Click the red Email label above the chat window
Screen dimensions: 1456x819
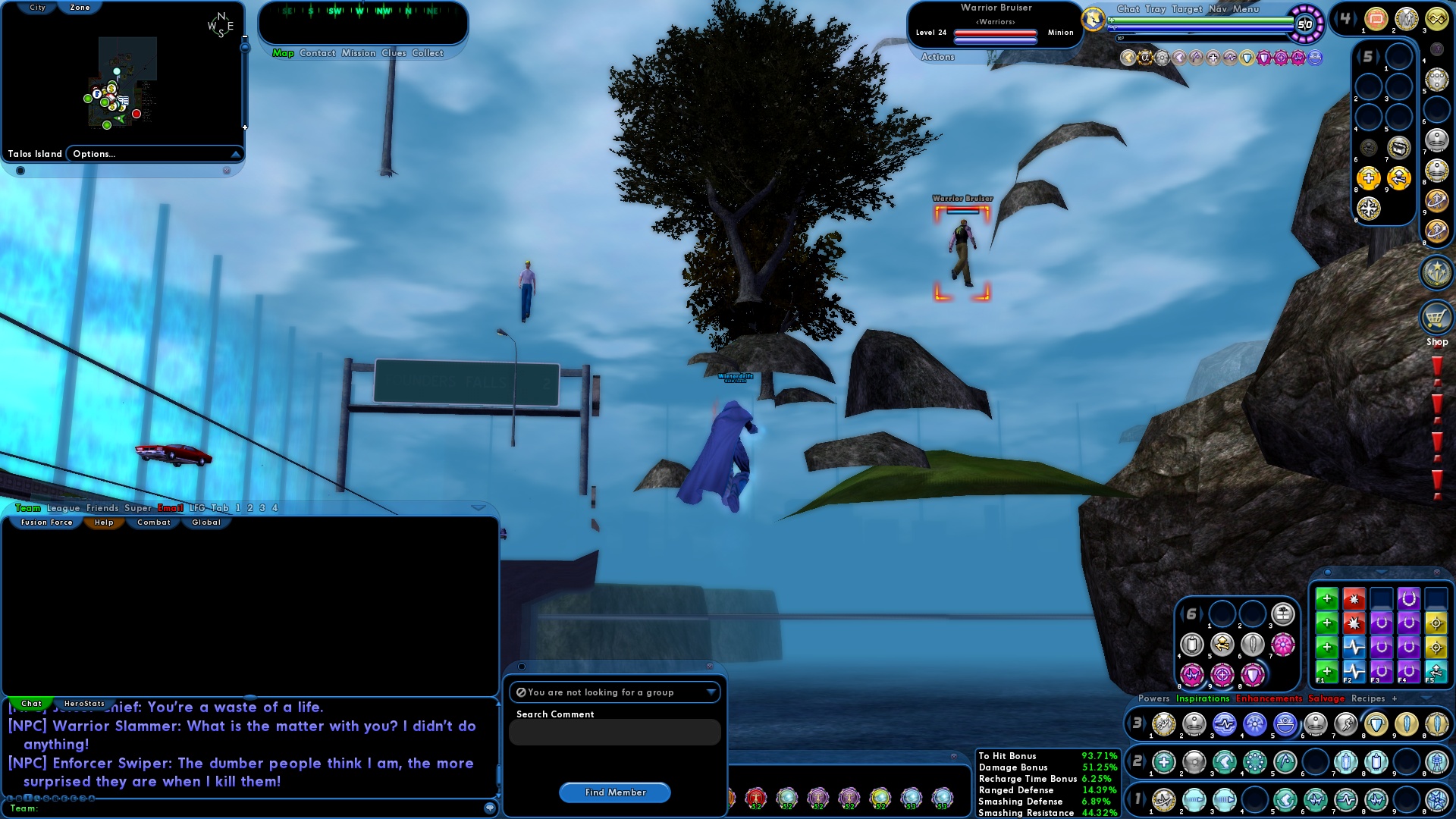pos(171,508)
